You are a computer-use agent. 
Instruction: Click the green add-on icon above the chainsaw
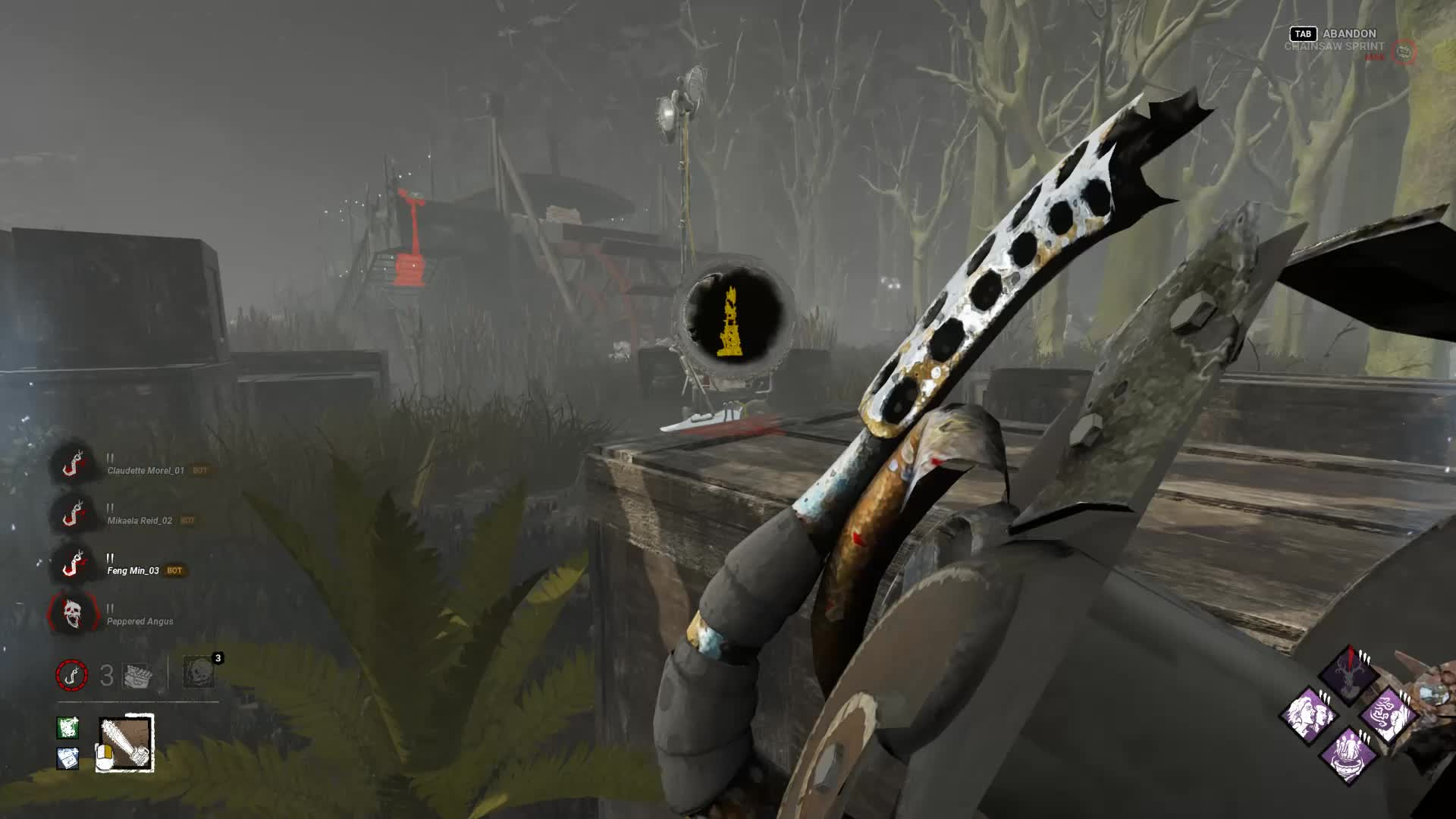[x=67, y=726]
